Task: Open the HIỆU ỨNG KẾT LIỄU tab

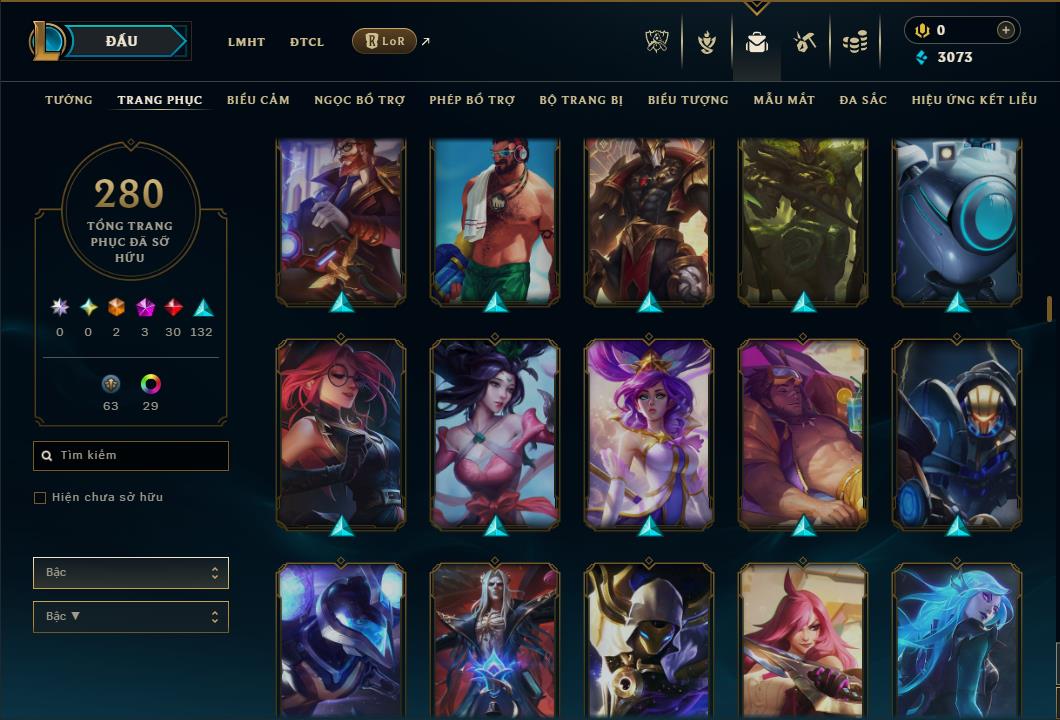Action: [974, 100]
